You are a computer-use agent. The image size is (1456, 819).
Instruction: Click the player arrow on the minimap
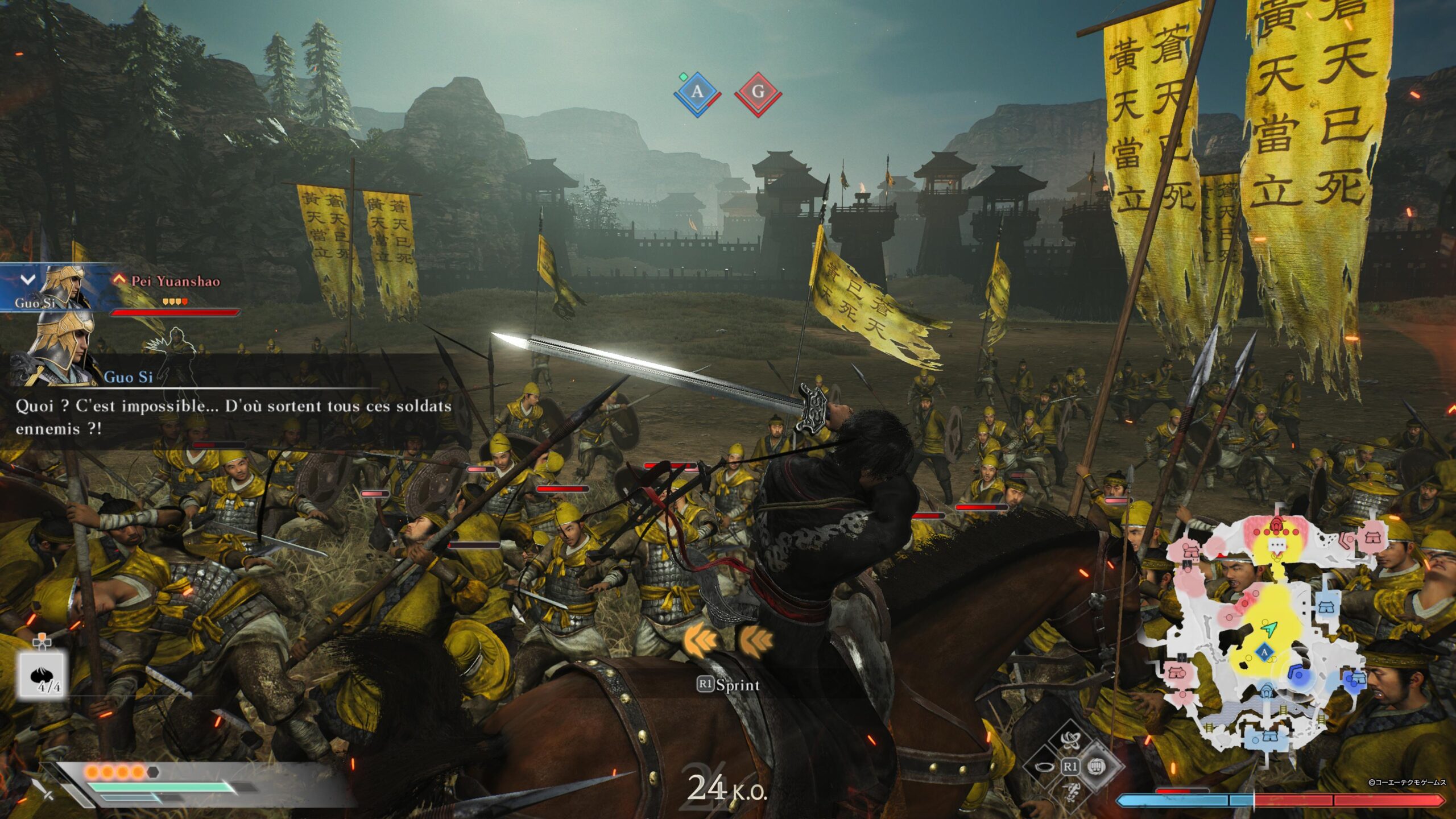1269,629
